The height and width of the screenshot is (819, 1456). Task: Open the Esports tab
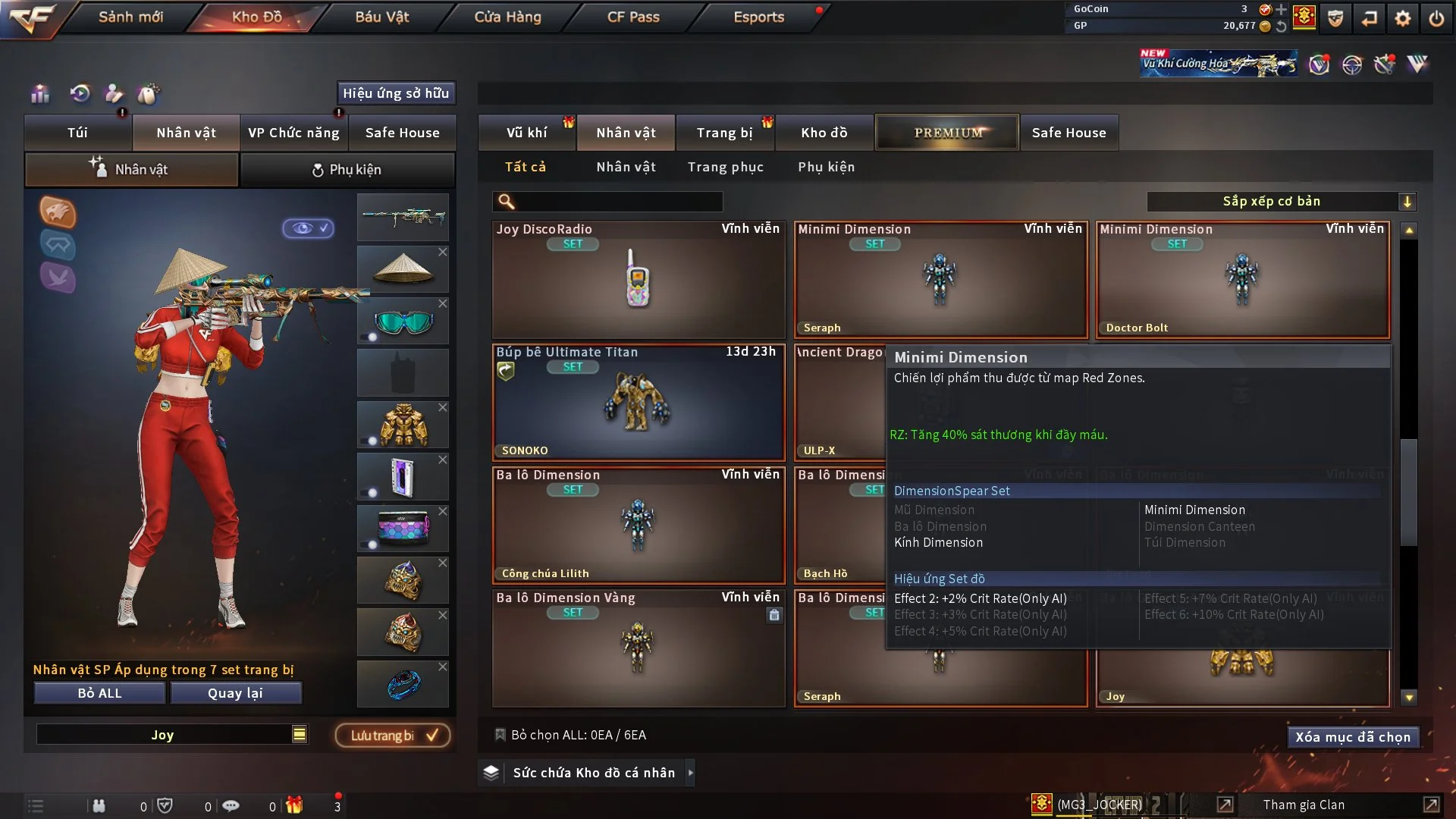pos(758,17)
